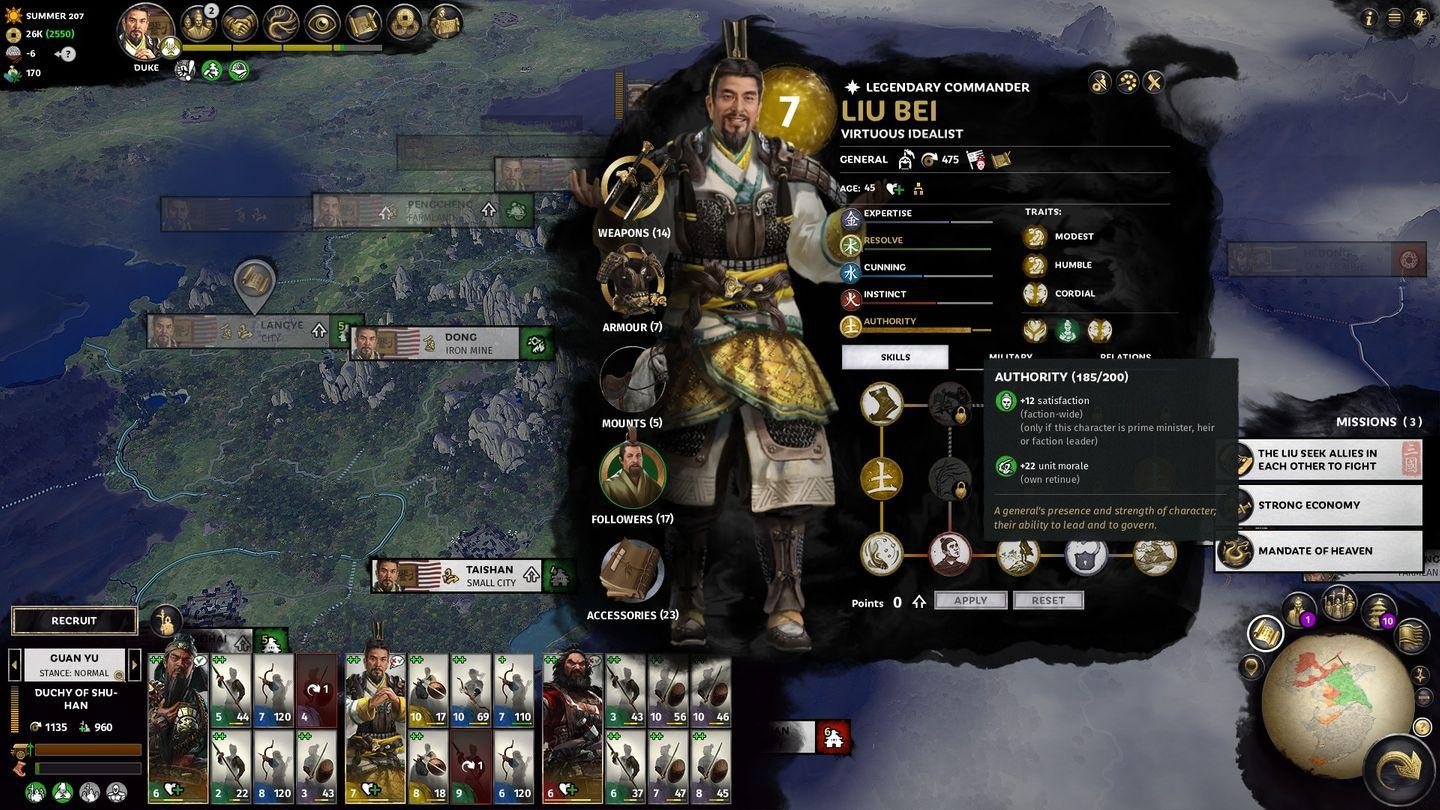Select the Liu seek allies mission

1320,460
